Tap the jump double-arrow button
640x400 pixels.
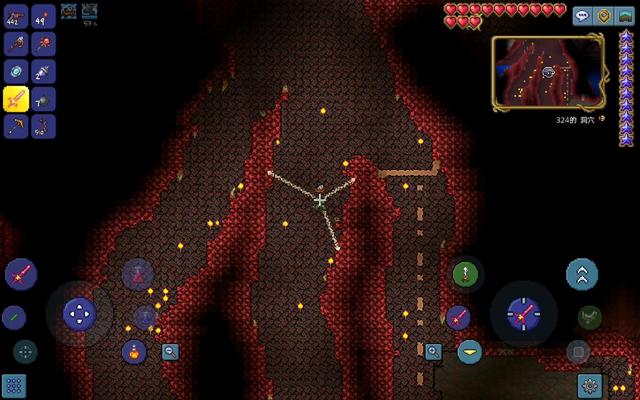(581, 273)
